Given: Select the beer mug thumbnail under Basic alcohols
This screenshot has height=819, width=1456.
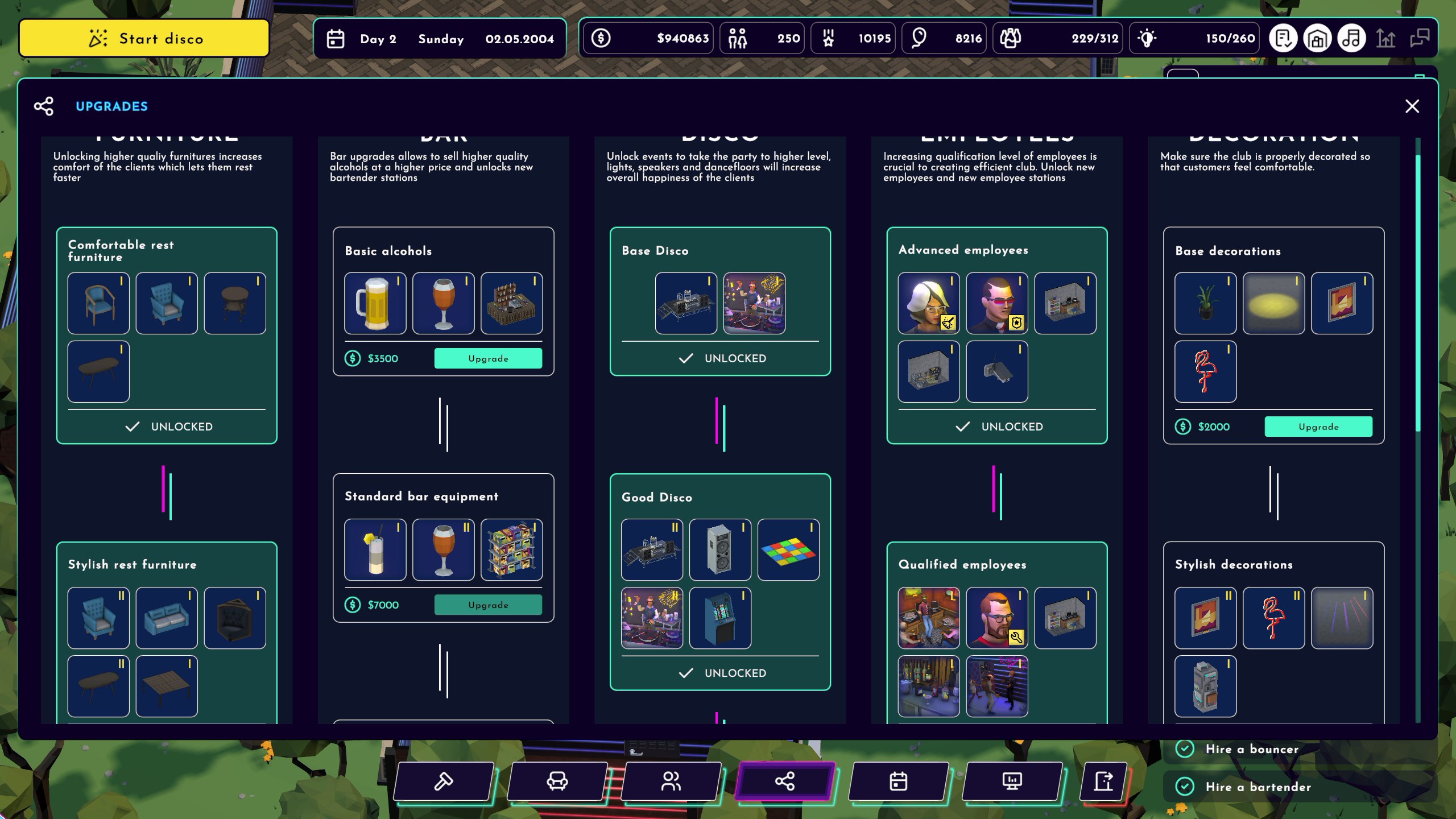Looking at the screenshot, I should (375, 303).
